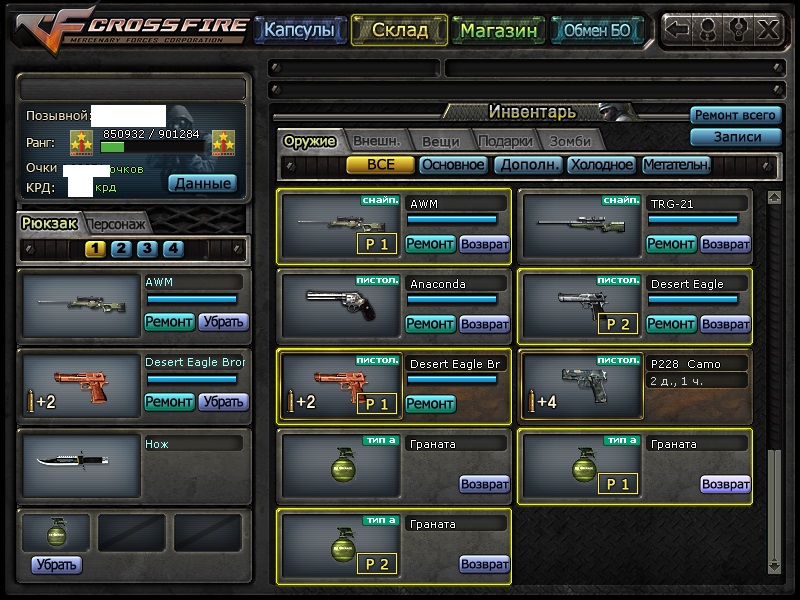The image size is (800, 600).
Task: Switch to the Внешн. inventory tab
Action: pyautogui.click(x=376, y=141)
